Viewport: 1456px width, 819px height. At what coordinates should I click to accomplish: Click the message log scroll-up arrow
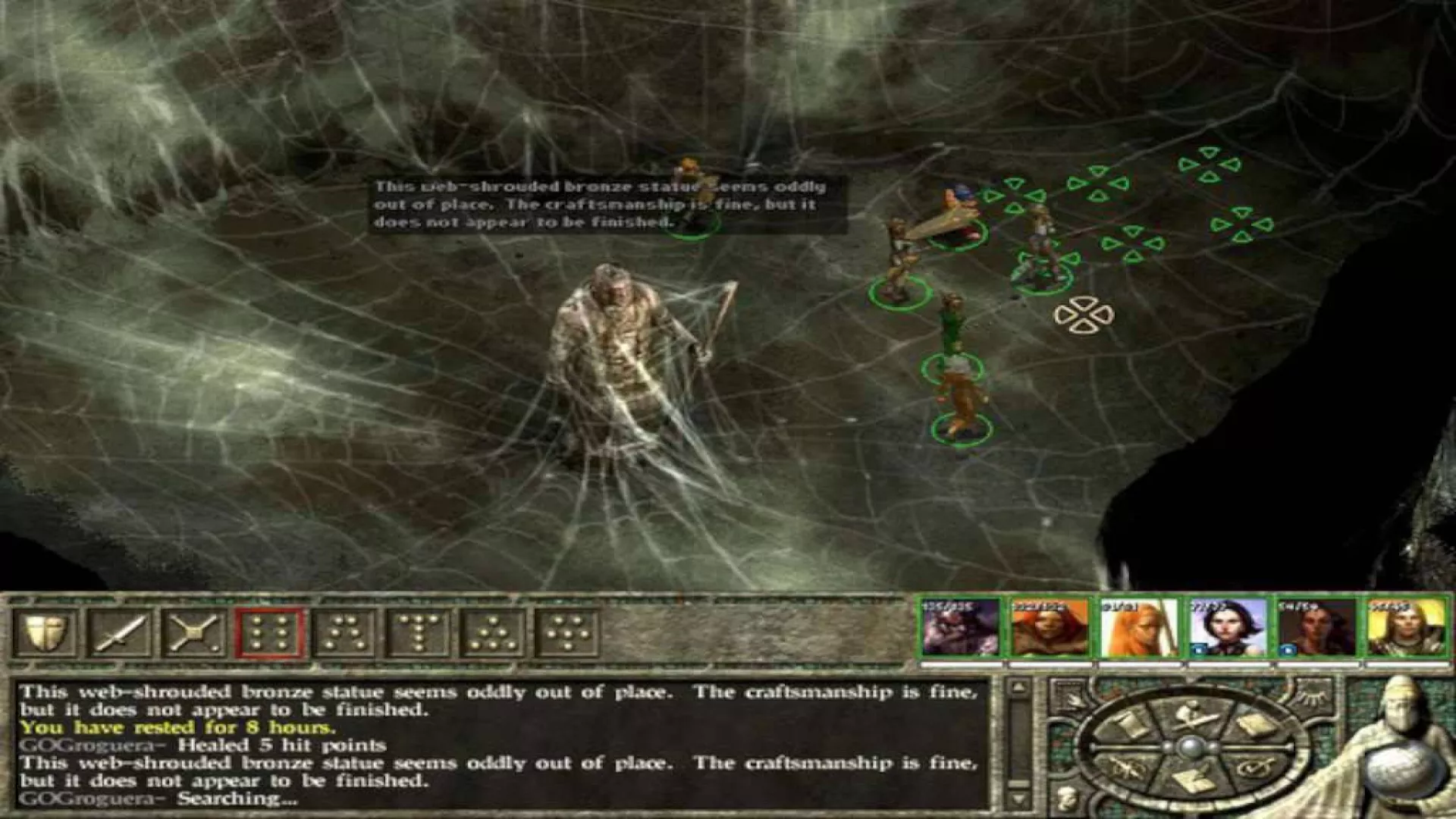pos(1018,689)
